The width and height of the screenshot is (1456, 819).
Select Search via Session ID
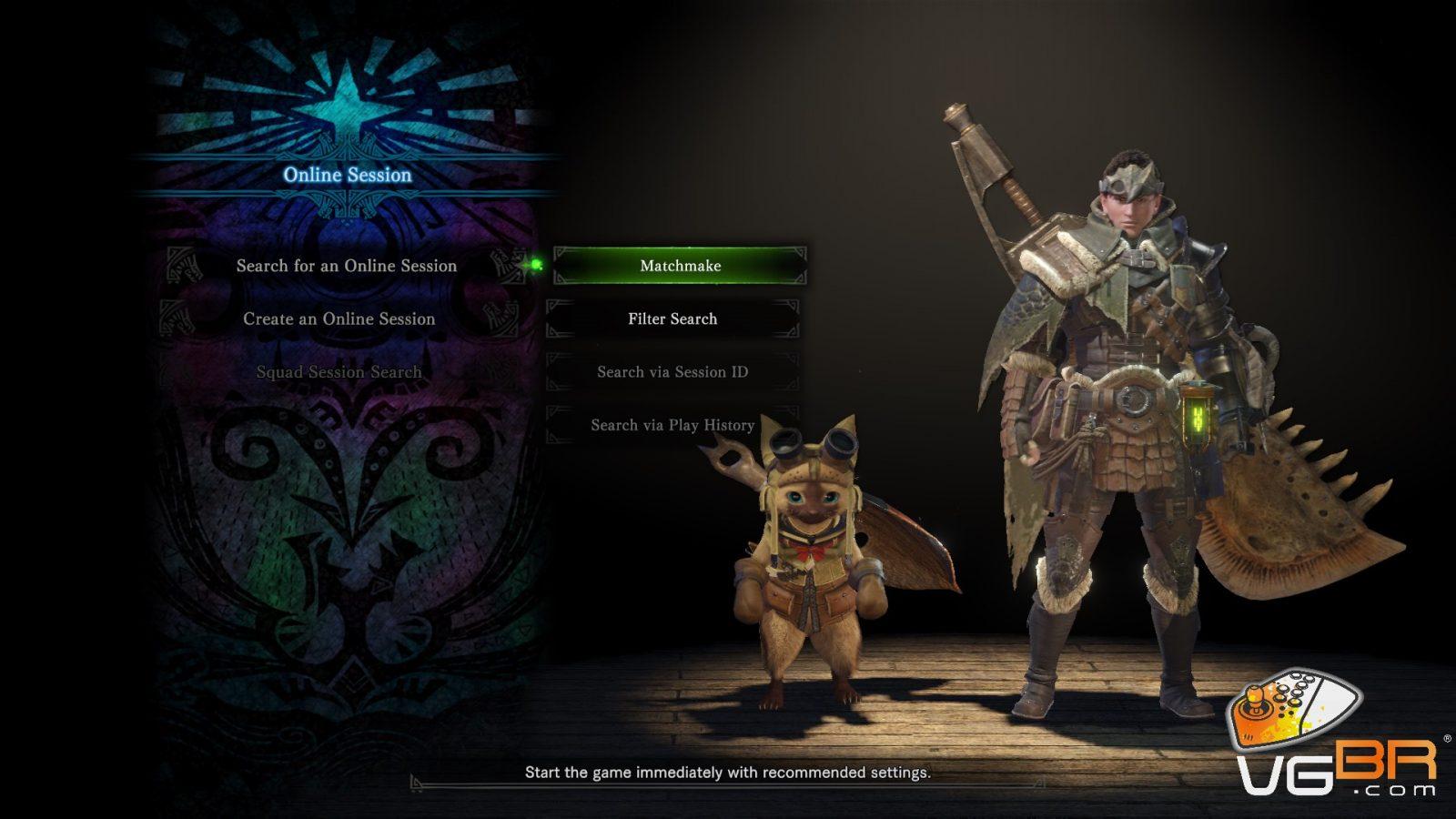point(672,372)
